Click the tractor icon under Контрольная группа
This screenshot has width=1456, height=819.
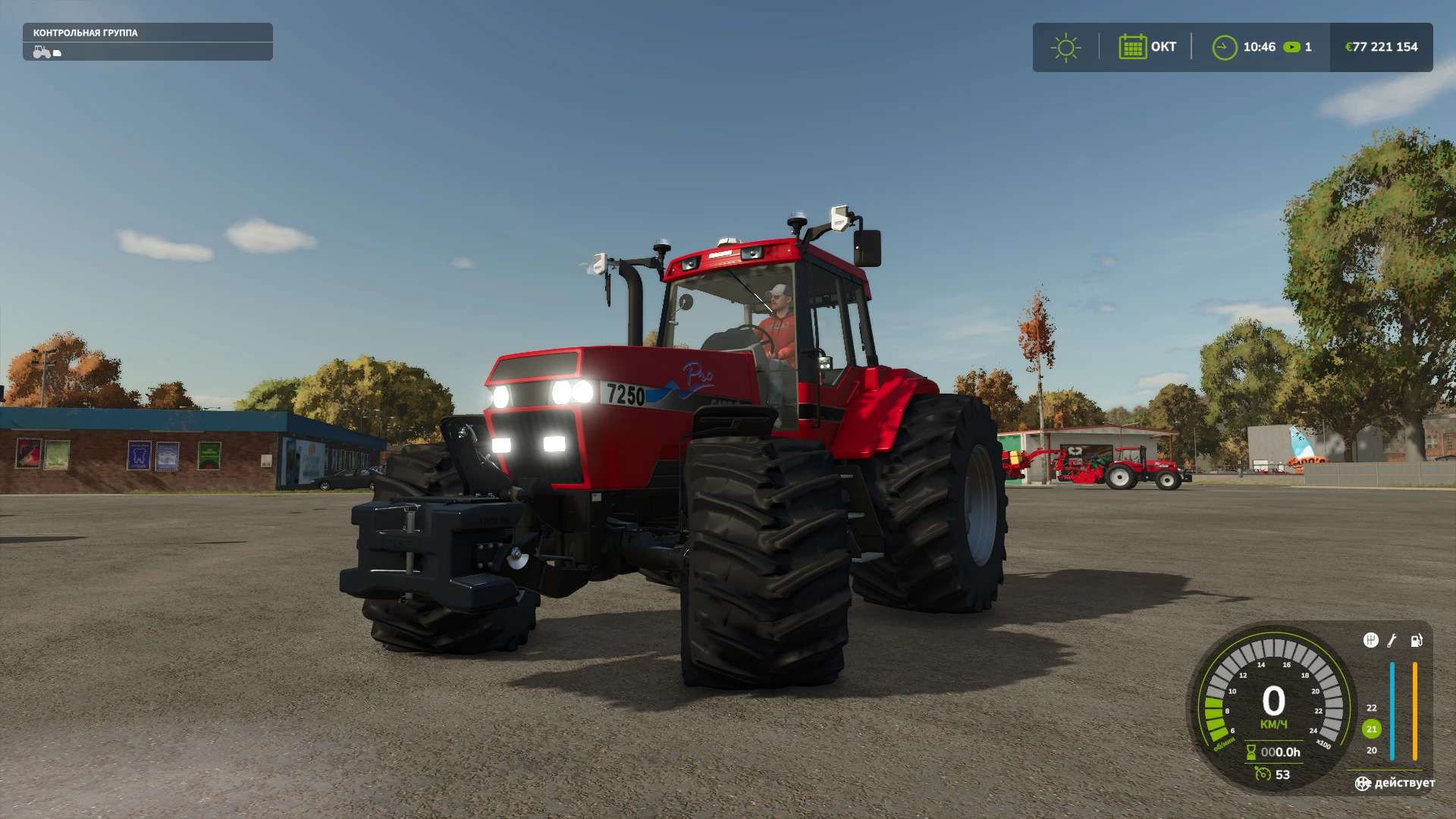coord(42,52)
